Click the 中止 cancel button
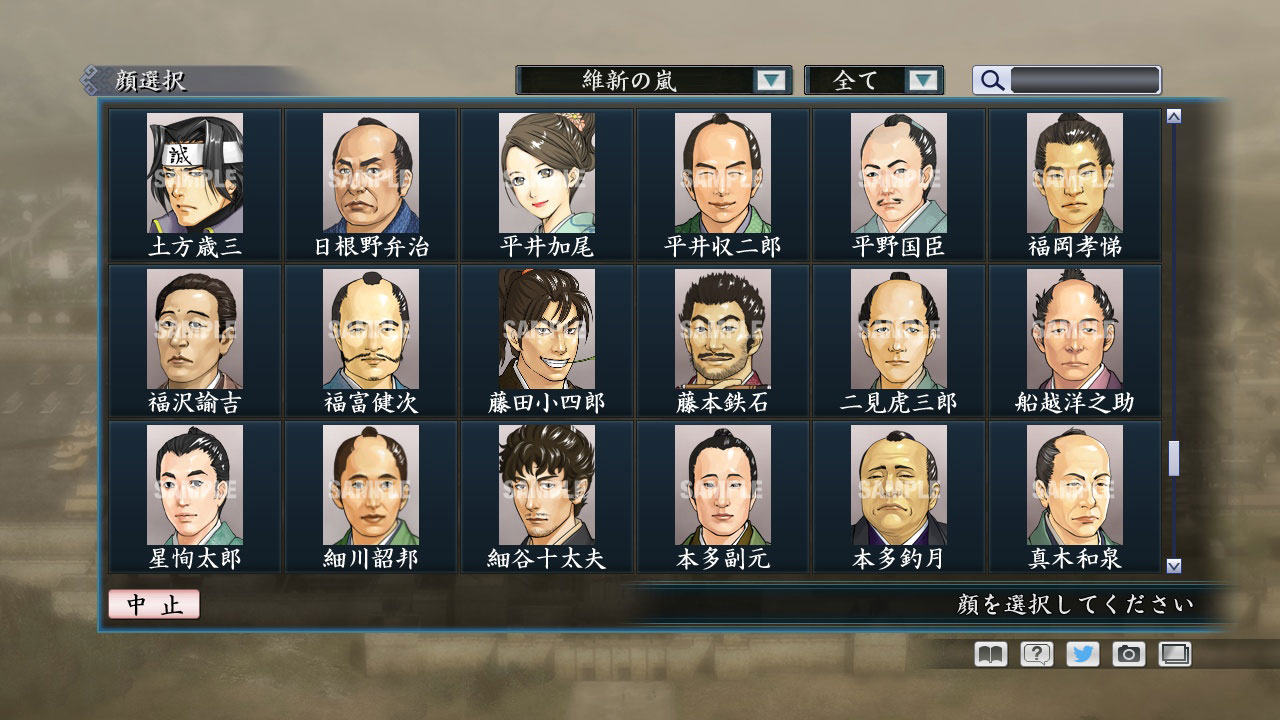This screenshot has width=1280, height=720. [x=153, y=604]
